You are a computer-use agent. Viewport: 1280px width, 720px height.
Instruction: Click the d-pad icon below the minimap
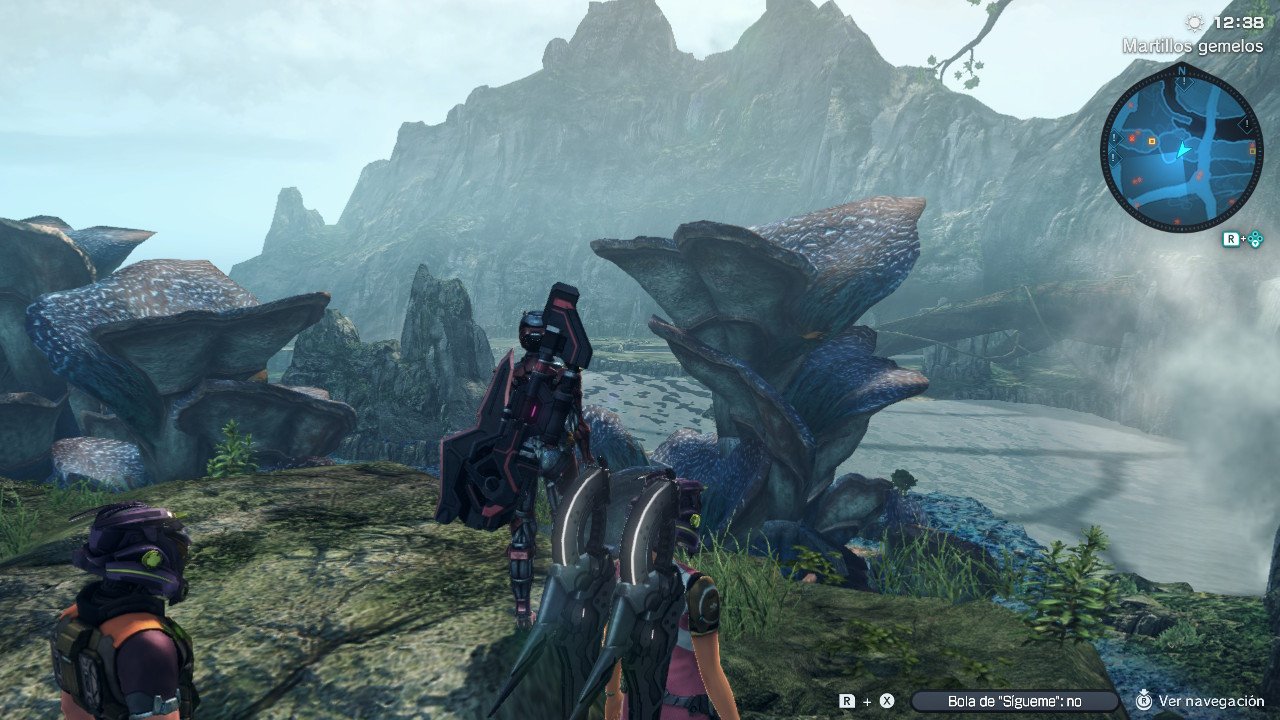tap(1257, 238)
